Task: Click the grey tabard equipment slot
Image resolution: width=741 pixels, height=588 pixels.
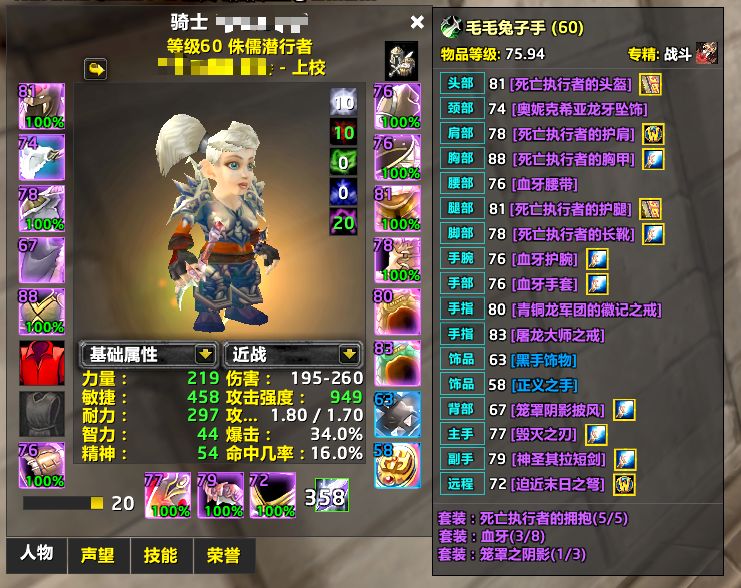Action: (x=42, y=413)
